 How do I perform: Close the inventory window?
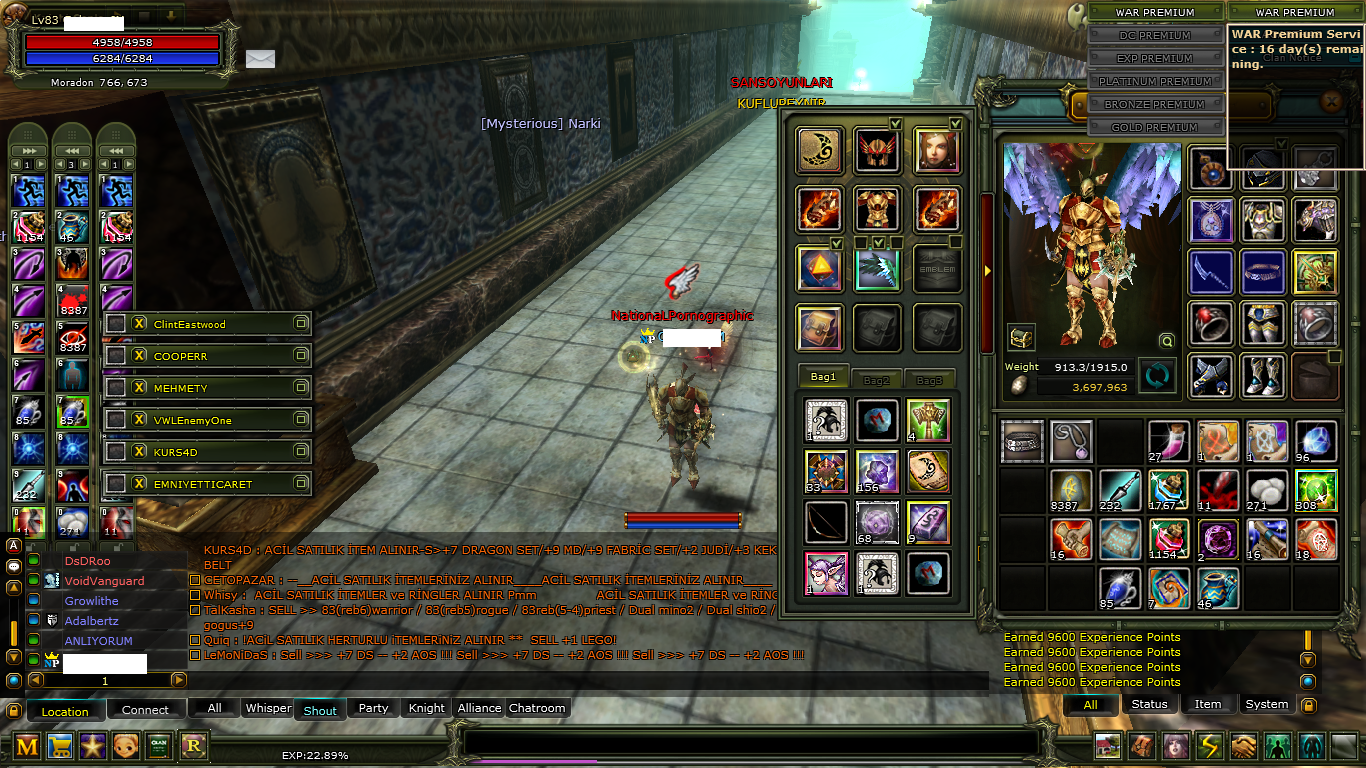(1331, 101)
